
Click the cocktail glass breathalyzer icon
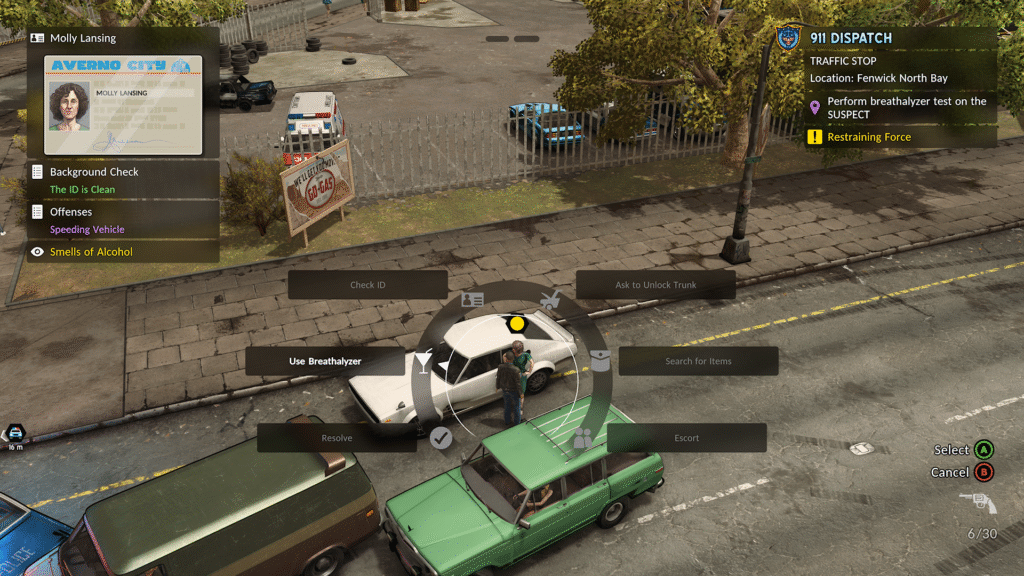point(423,361)
